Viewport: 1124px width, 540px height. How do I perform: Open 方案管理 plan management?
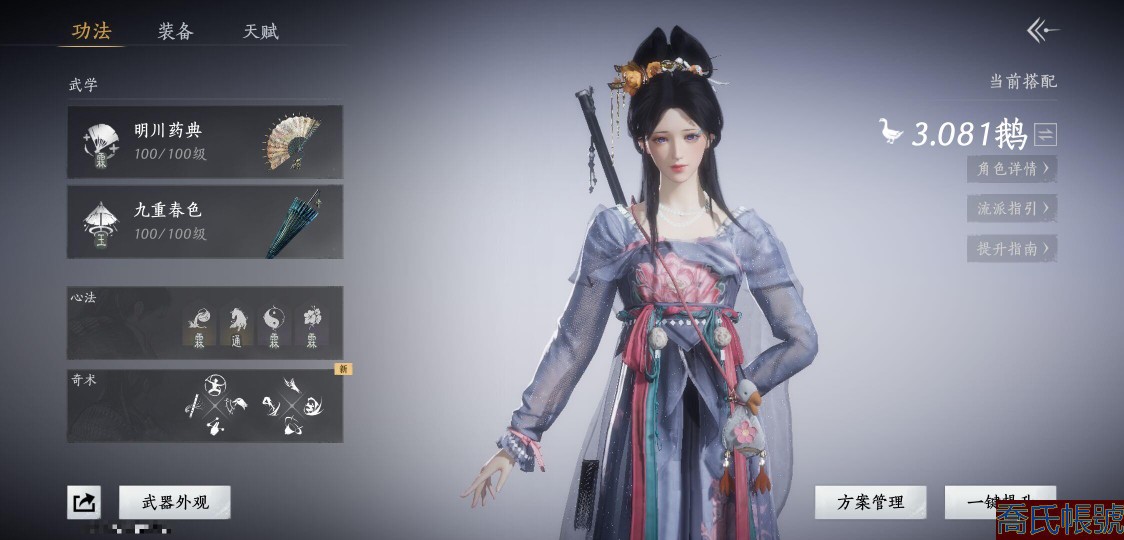[870, 502]
